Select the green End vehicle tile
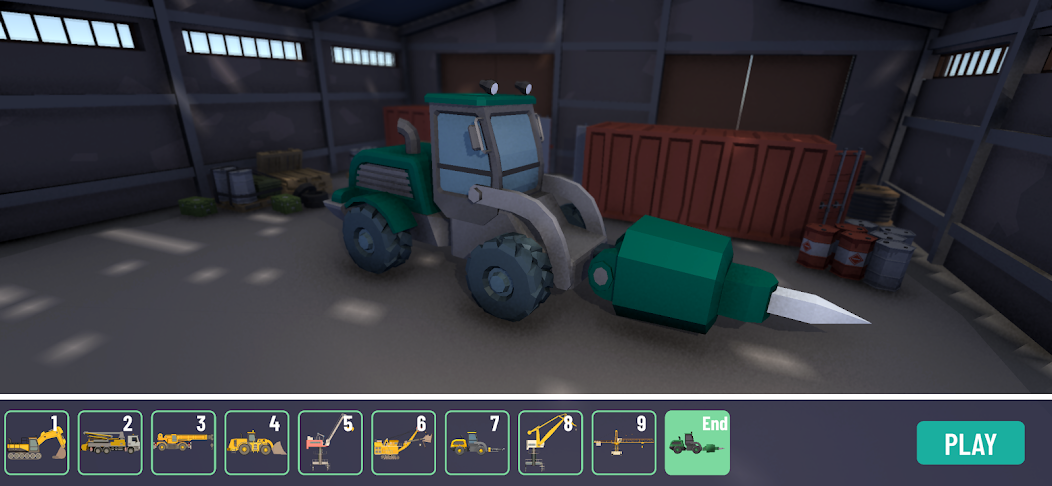Viewport: 1052px width, 486px height. [698, 443]
